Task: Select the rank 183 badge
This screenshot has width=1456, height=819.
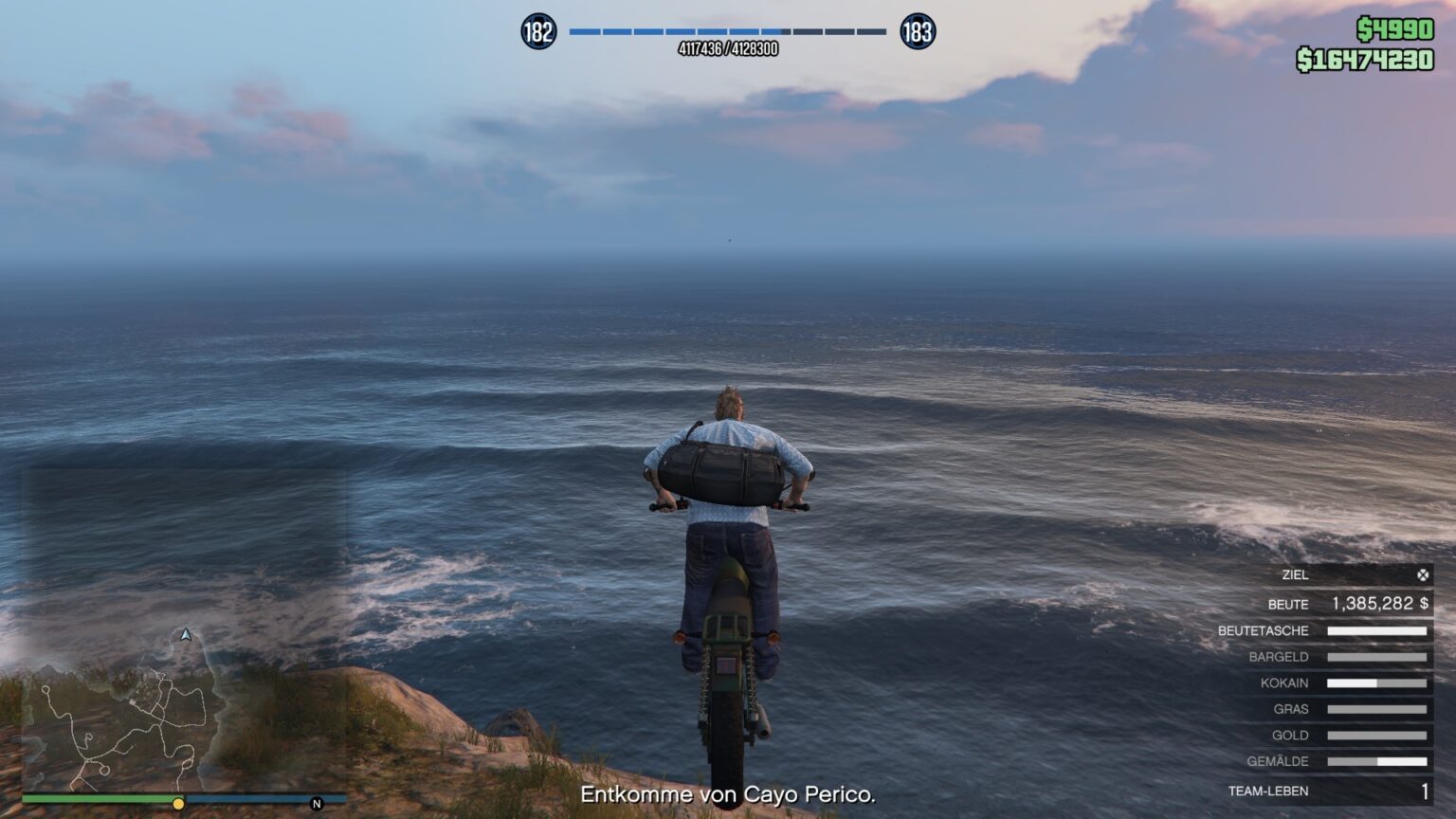Action: [x=917, y=32]
